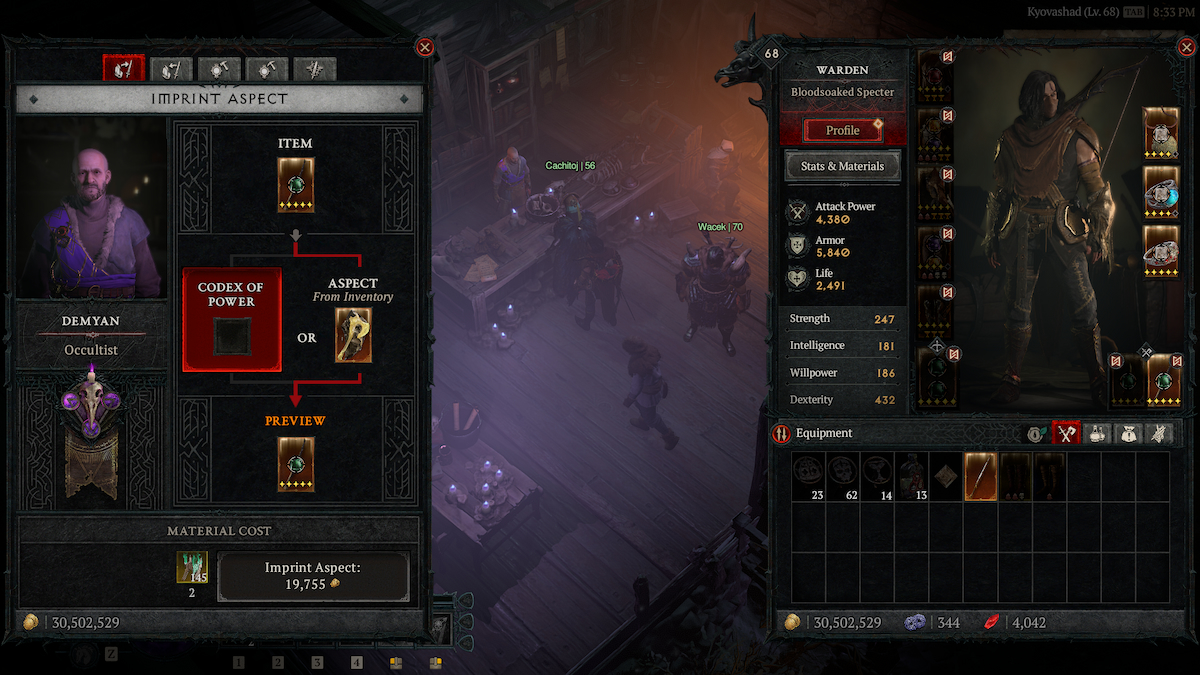Choose the Aspect From Inventory axe icon
The width and height of the screenshot is (1200, 675).
[x=353, y=335]
